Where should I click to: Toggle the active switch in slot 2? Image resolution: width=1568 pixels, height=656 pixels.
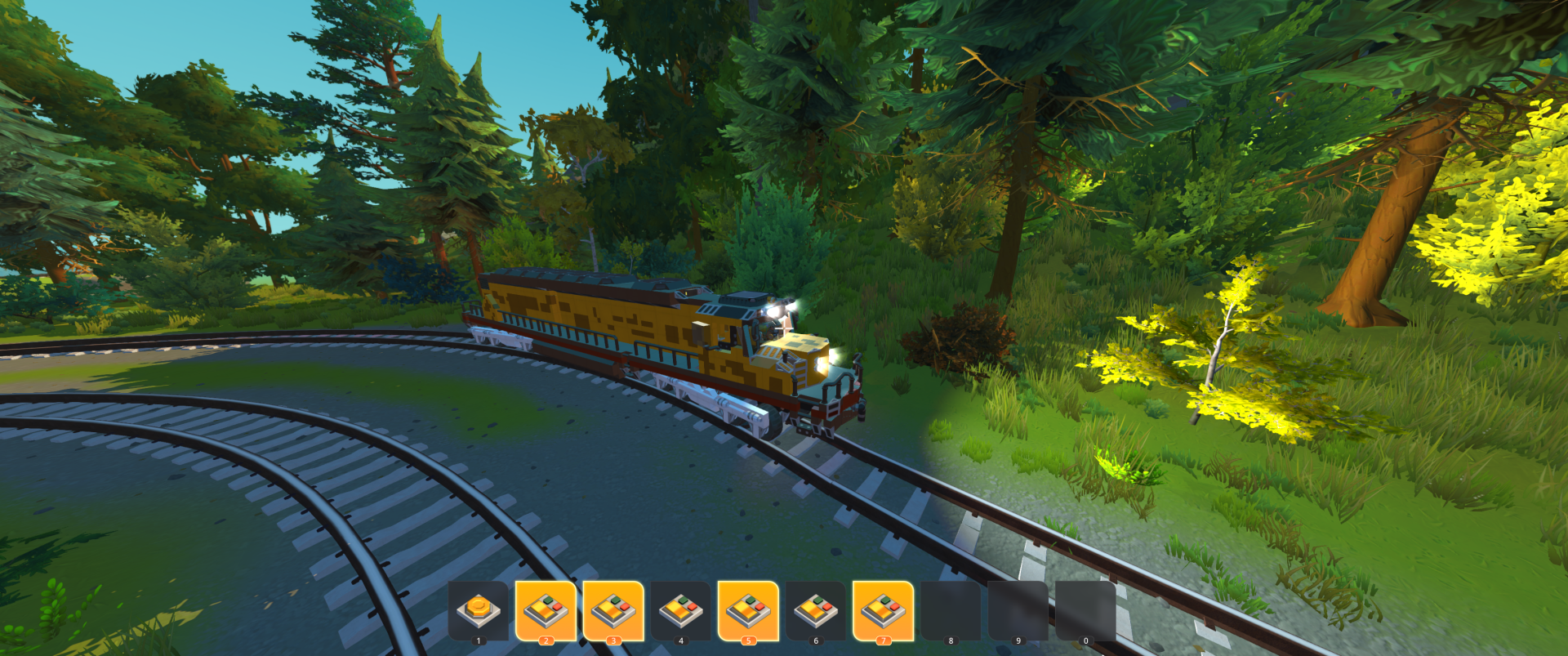tap(546, 609)
